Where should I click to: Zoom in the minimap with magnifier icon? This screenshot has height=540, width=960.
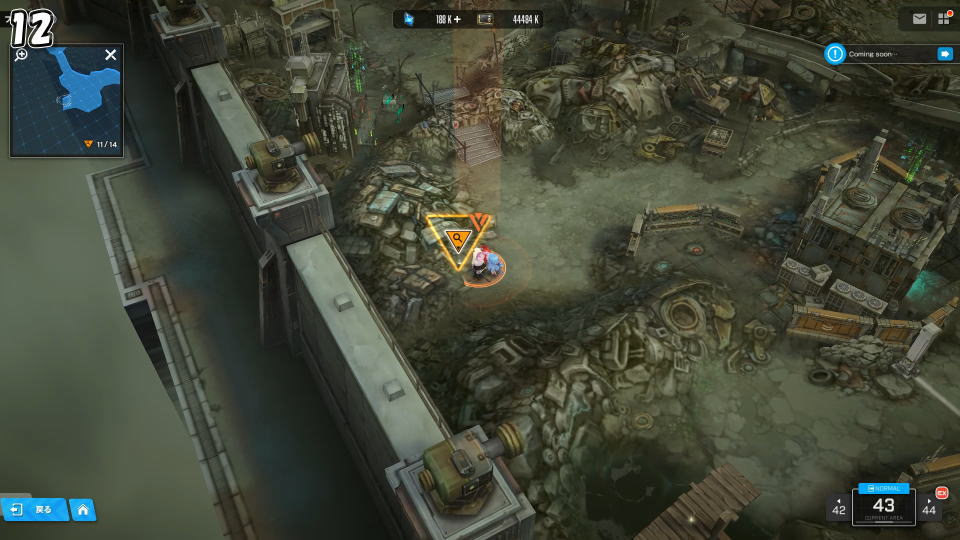point(22,54)
